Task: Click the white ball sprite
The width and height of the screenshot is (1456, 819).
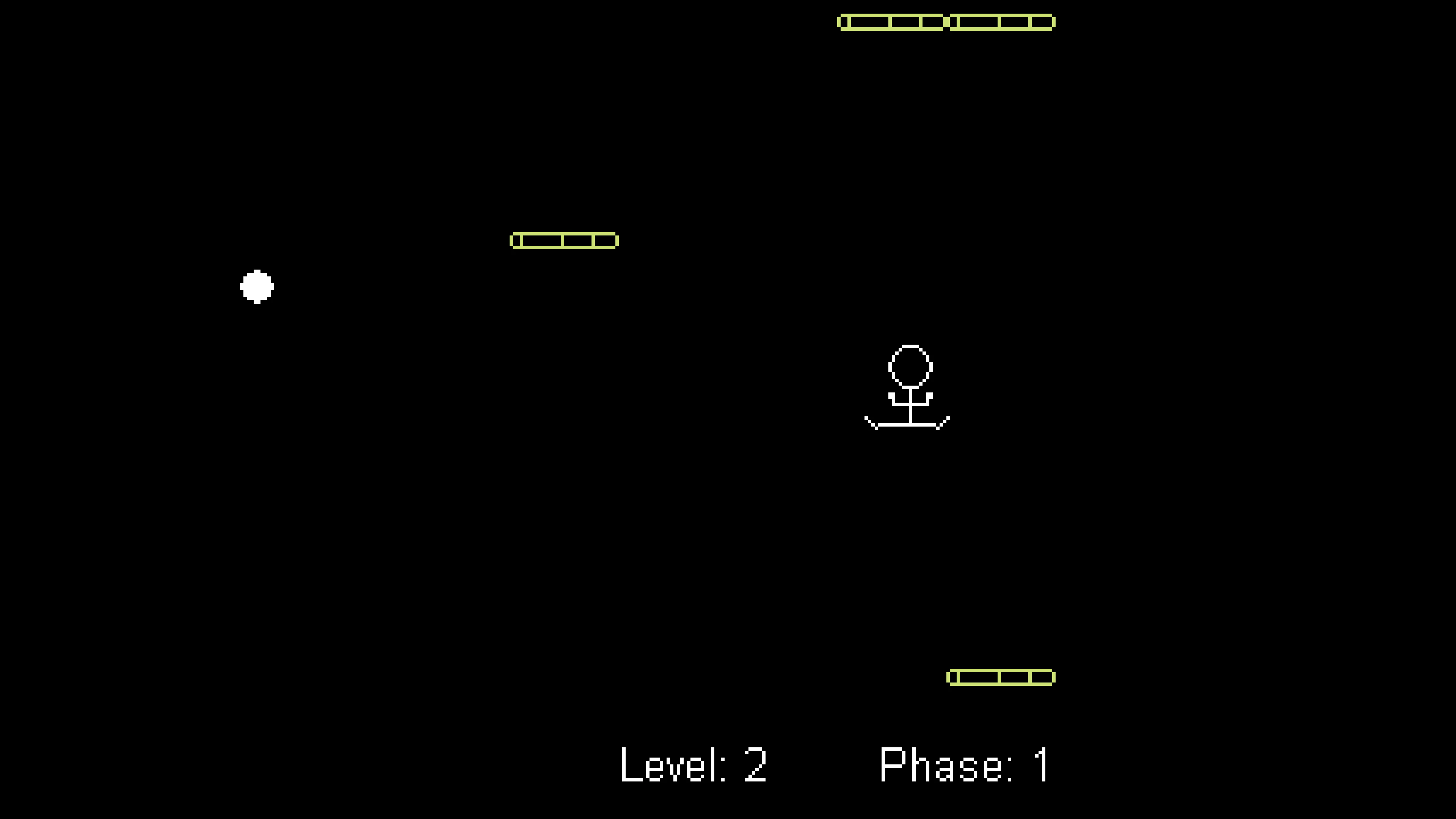Action: (x=257, y=287)
